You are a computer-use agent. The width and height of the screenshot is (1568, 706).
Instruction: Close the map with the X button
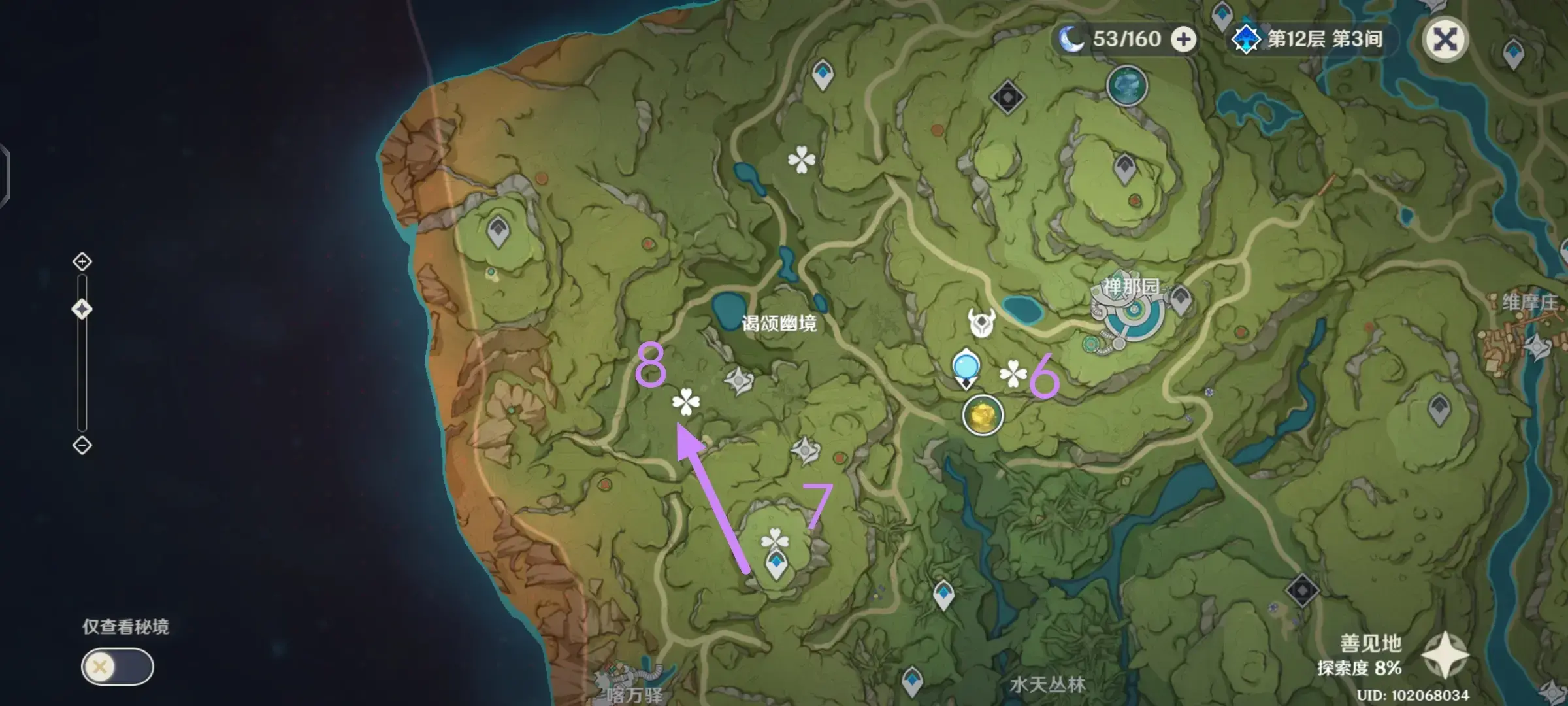1446,40
